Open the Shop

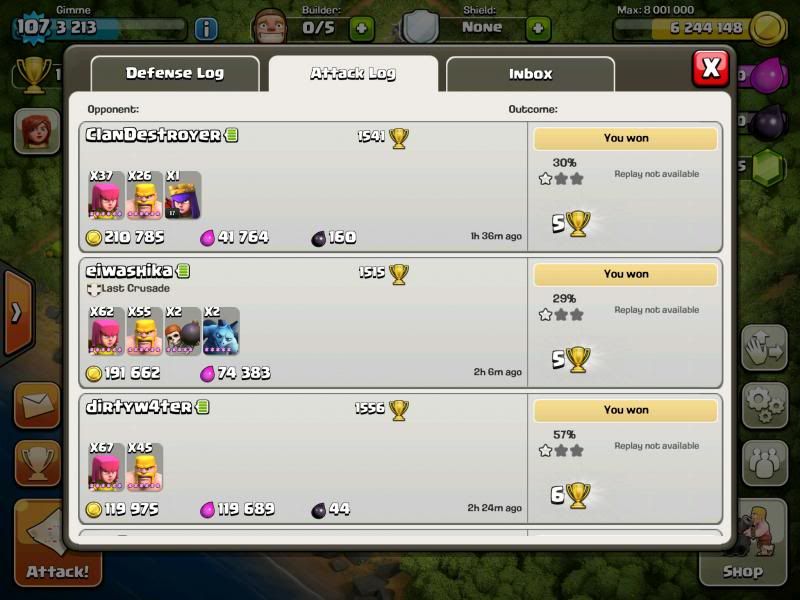pos(766,550)
